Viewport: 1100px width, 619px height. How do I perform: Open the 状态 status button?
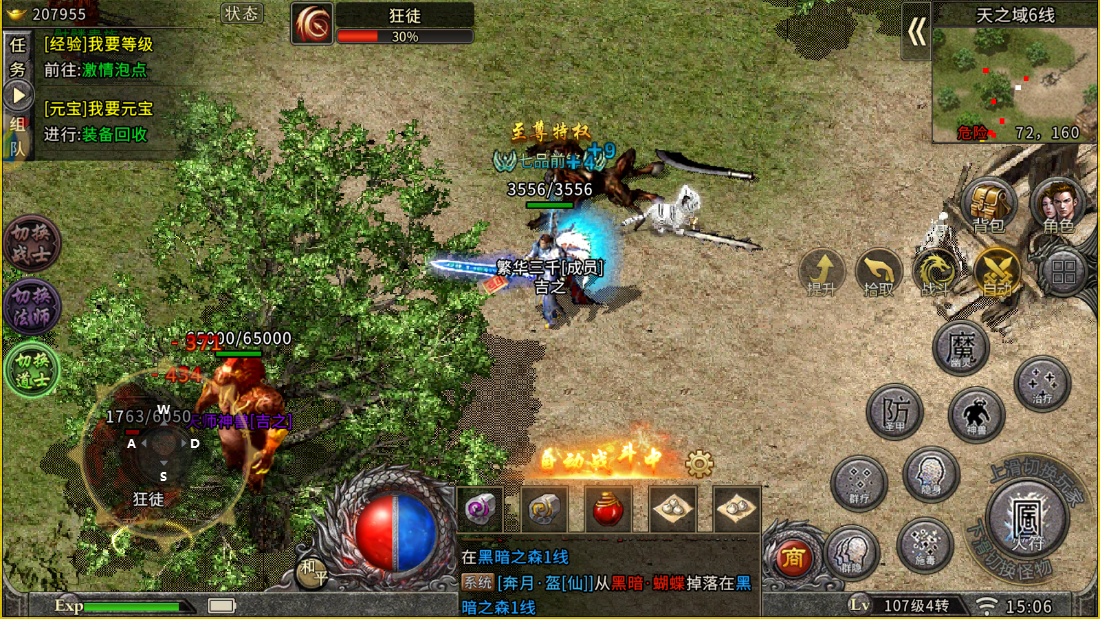click(x=241, y=13)
